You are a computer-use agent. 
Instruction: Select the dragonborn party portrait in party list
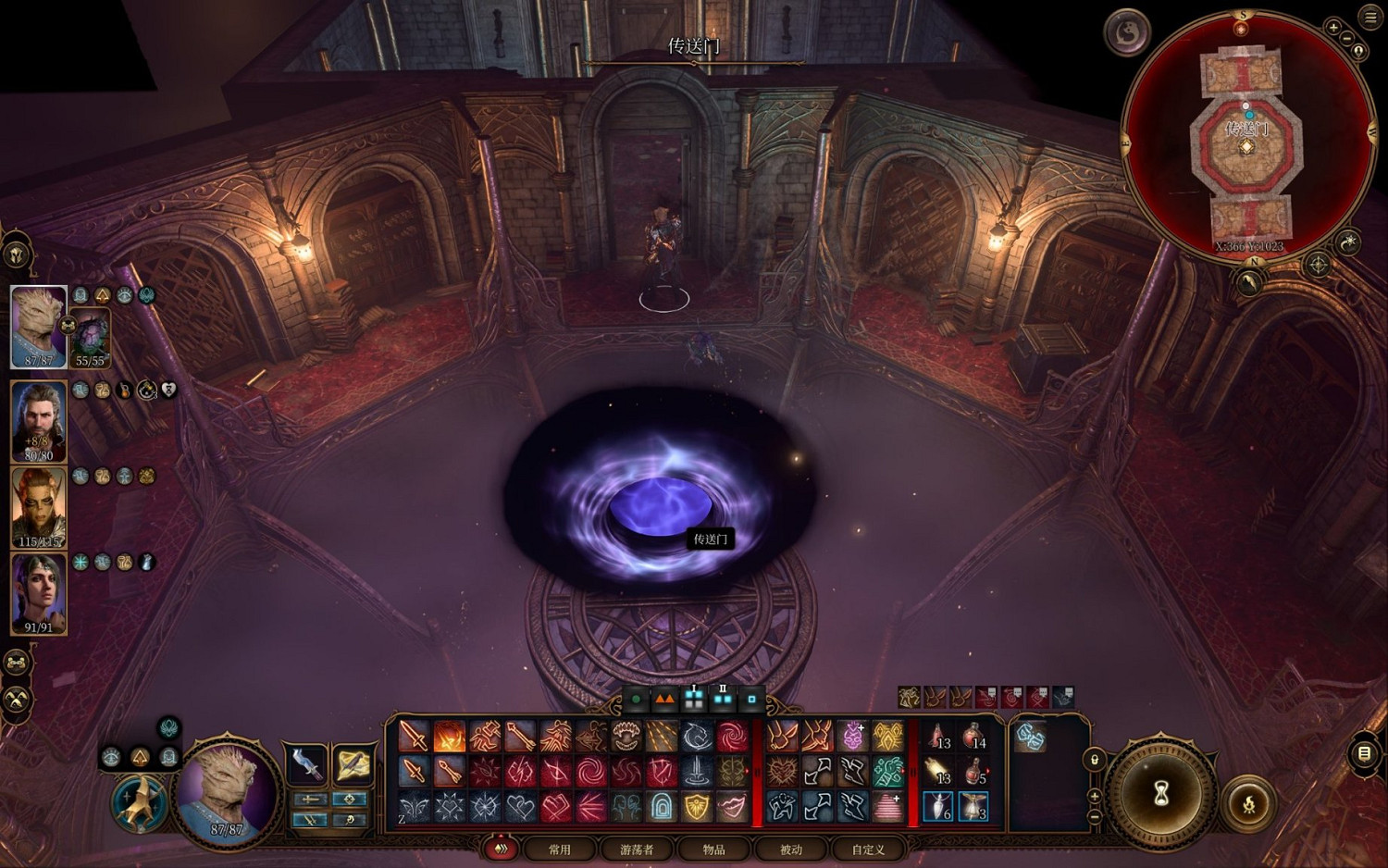pyautogui.click(x=38, y=326)
